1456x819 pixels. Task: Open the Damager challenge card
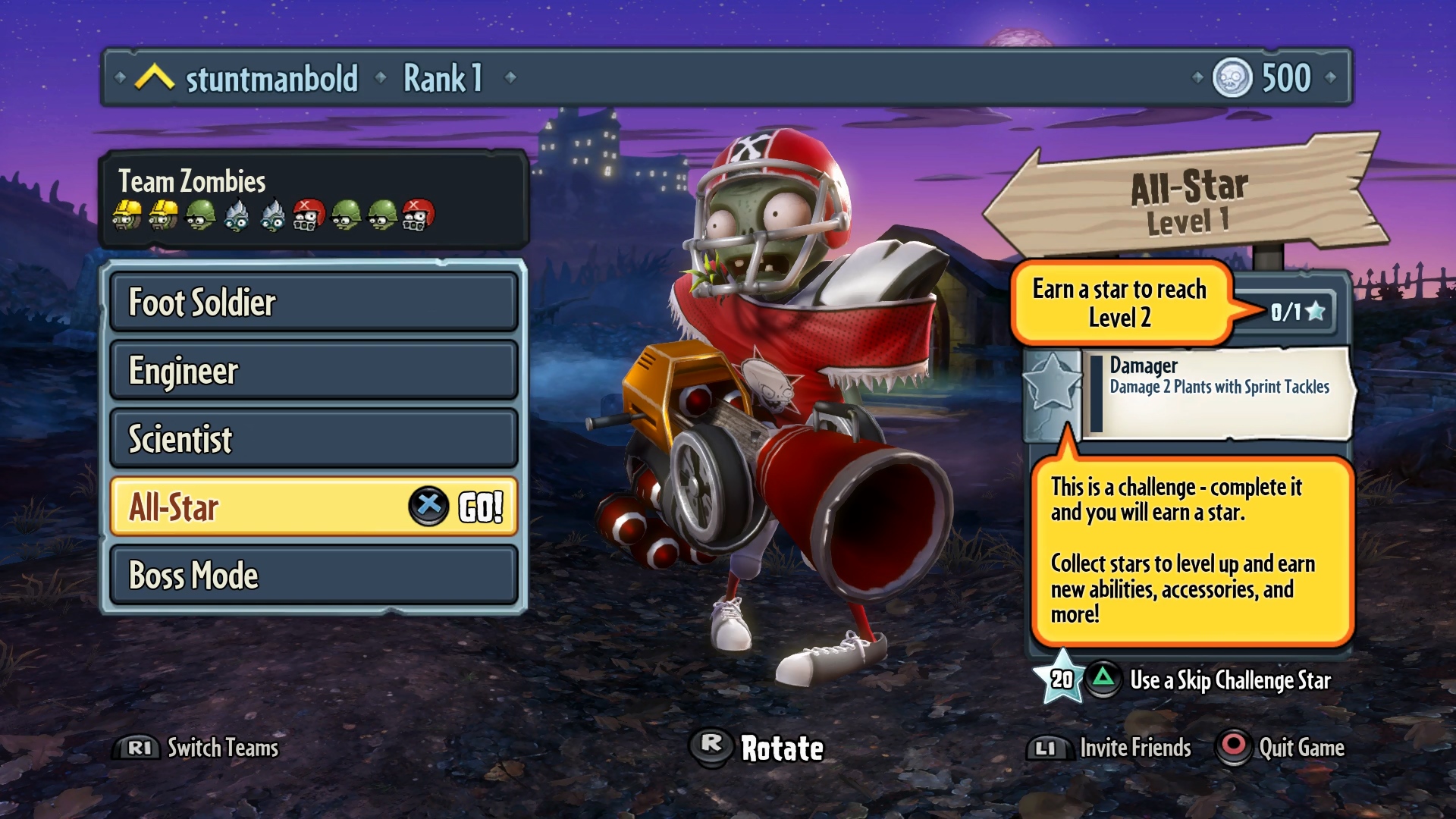pos(1217,392)
